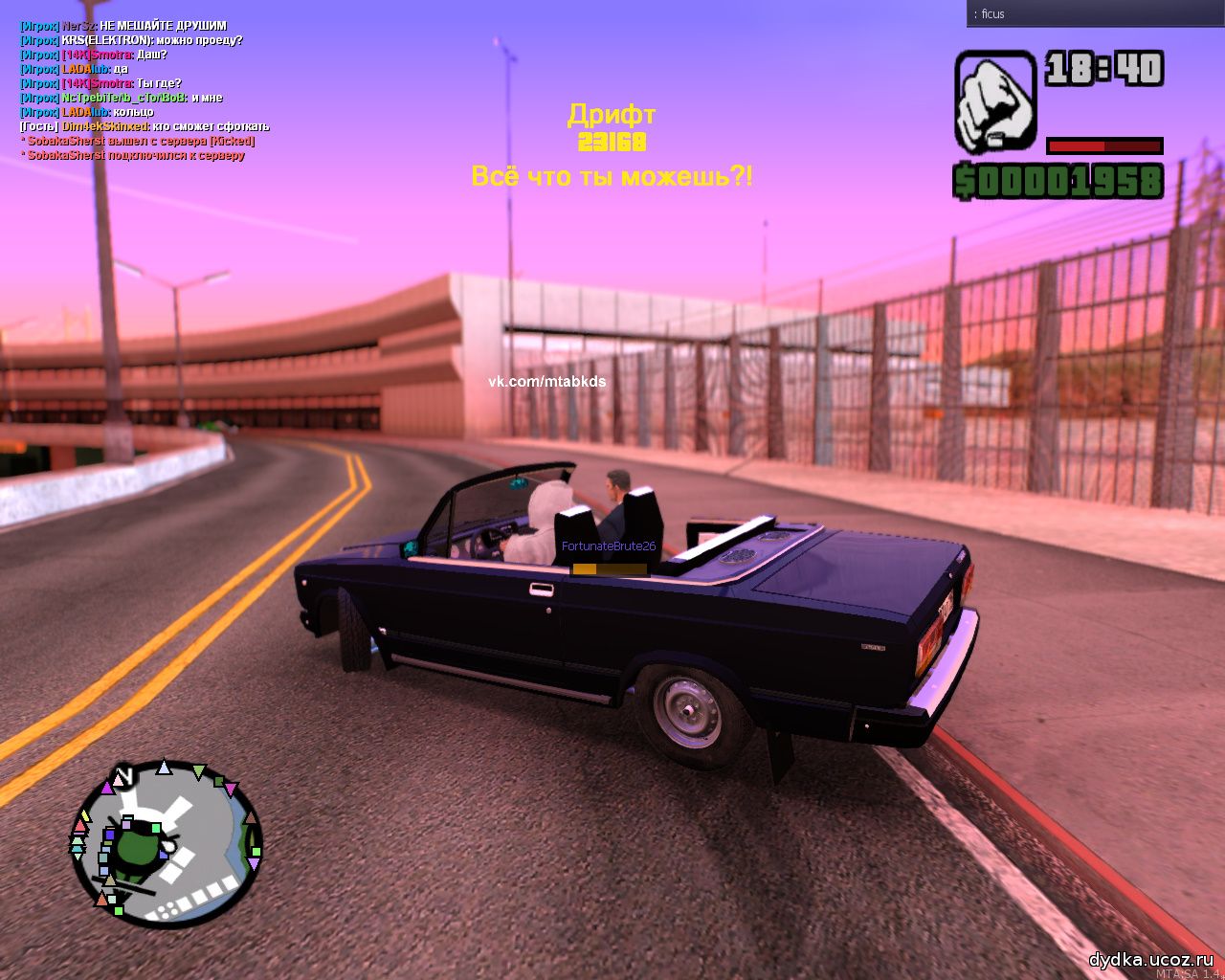Click the chat message from KRS(ELEKTRON)
The height and width of the screenshot is (980, 1225).
tap(131, 41)
